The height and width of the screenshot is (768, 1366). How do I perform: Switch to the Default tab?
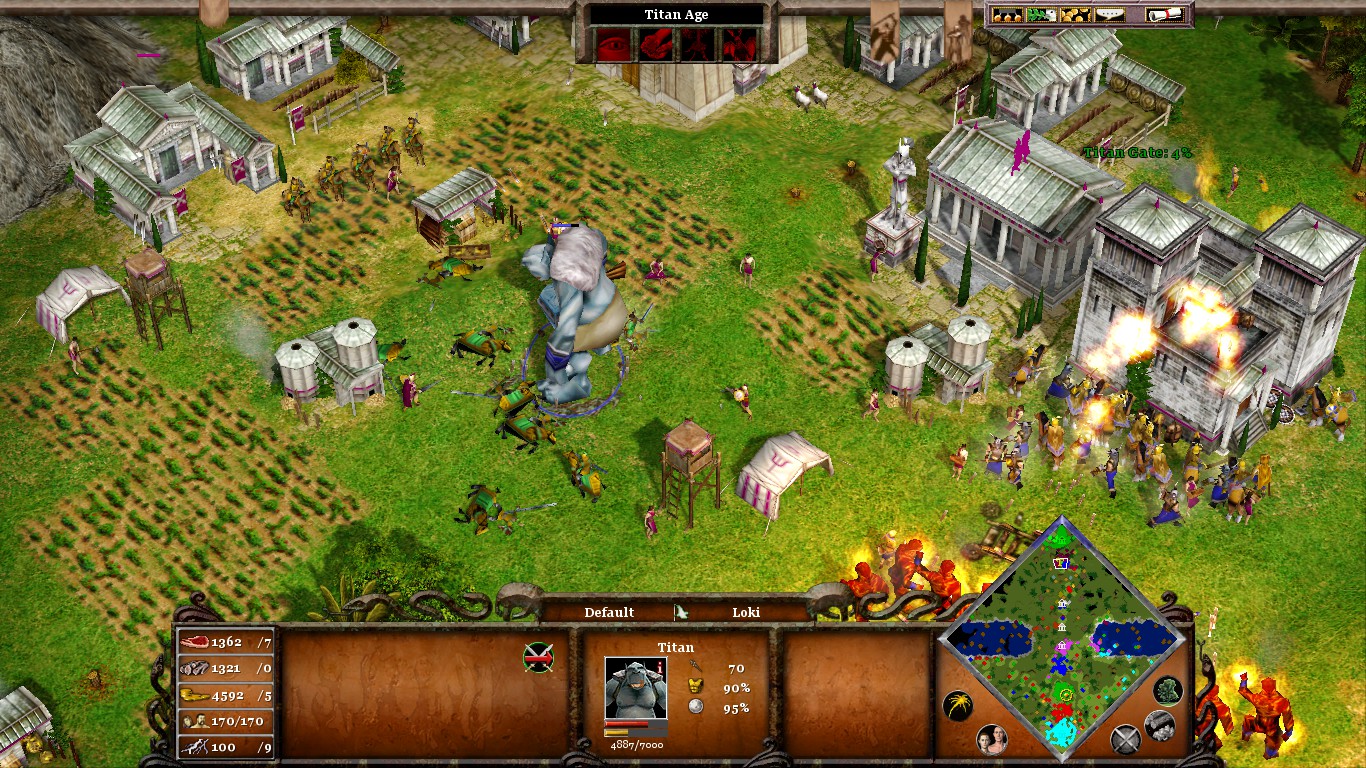608,612
